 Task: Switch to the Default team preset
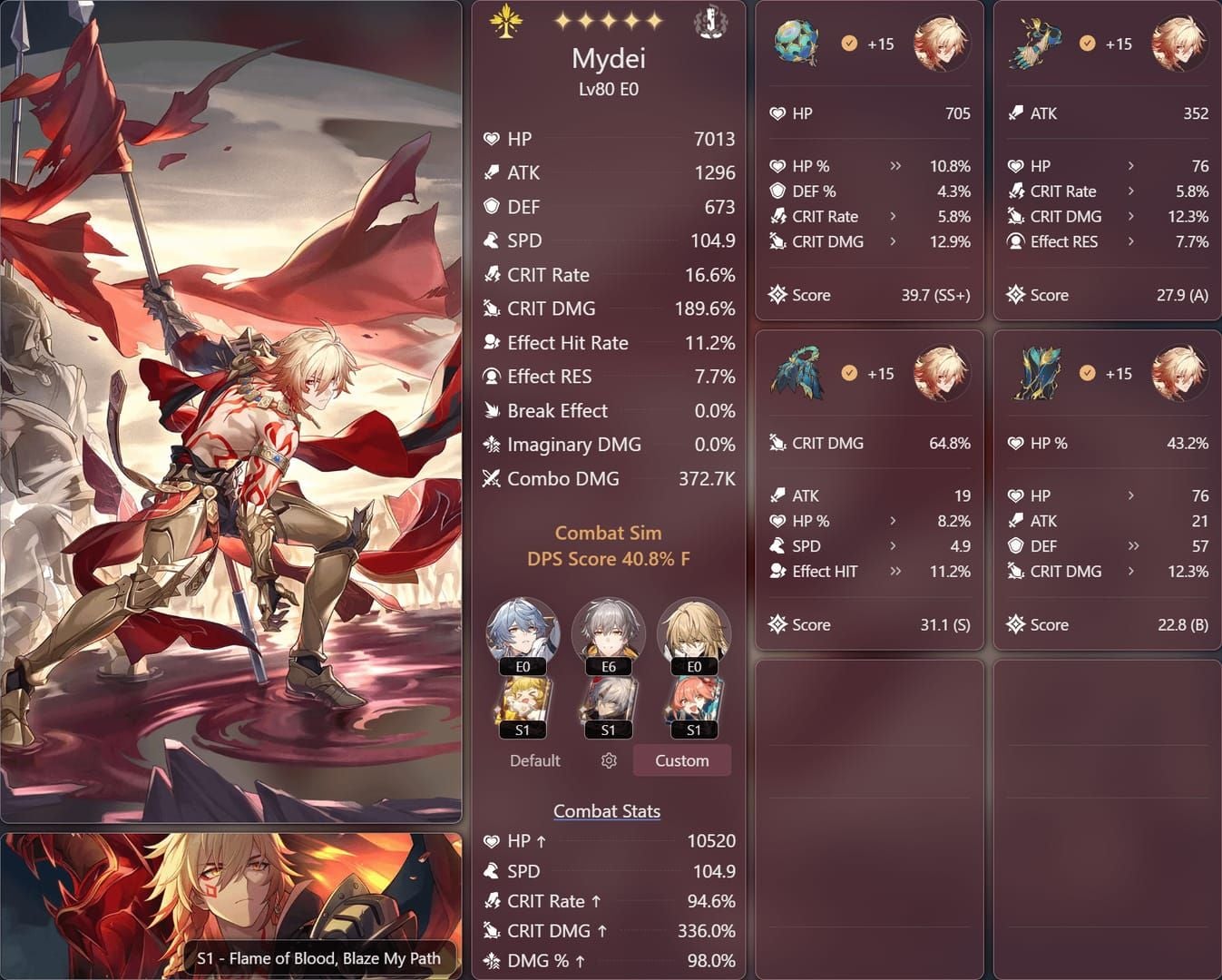pos(534,760)
